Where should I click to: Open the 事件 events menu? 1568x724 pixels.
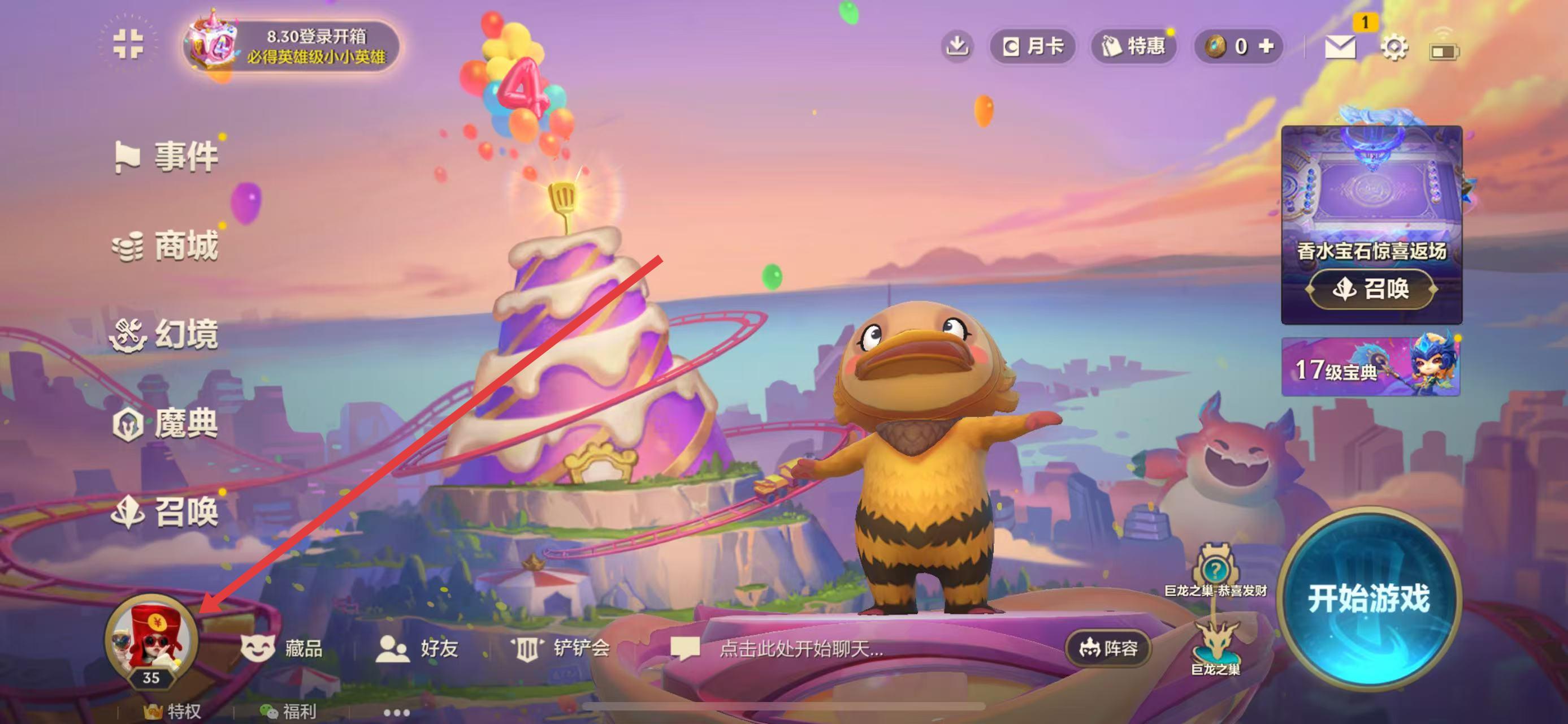click(166, 157)
